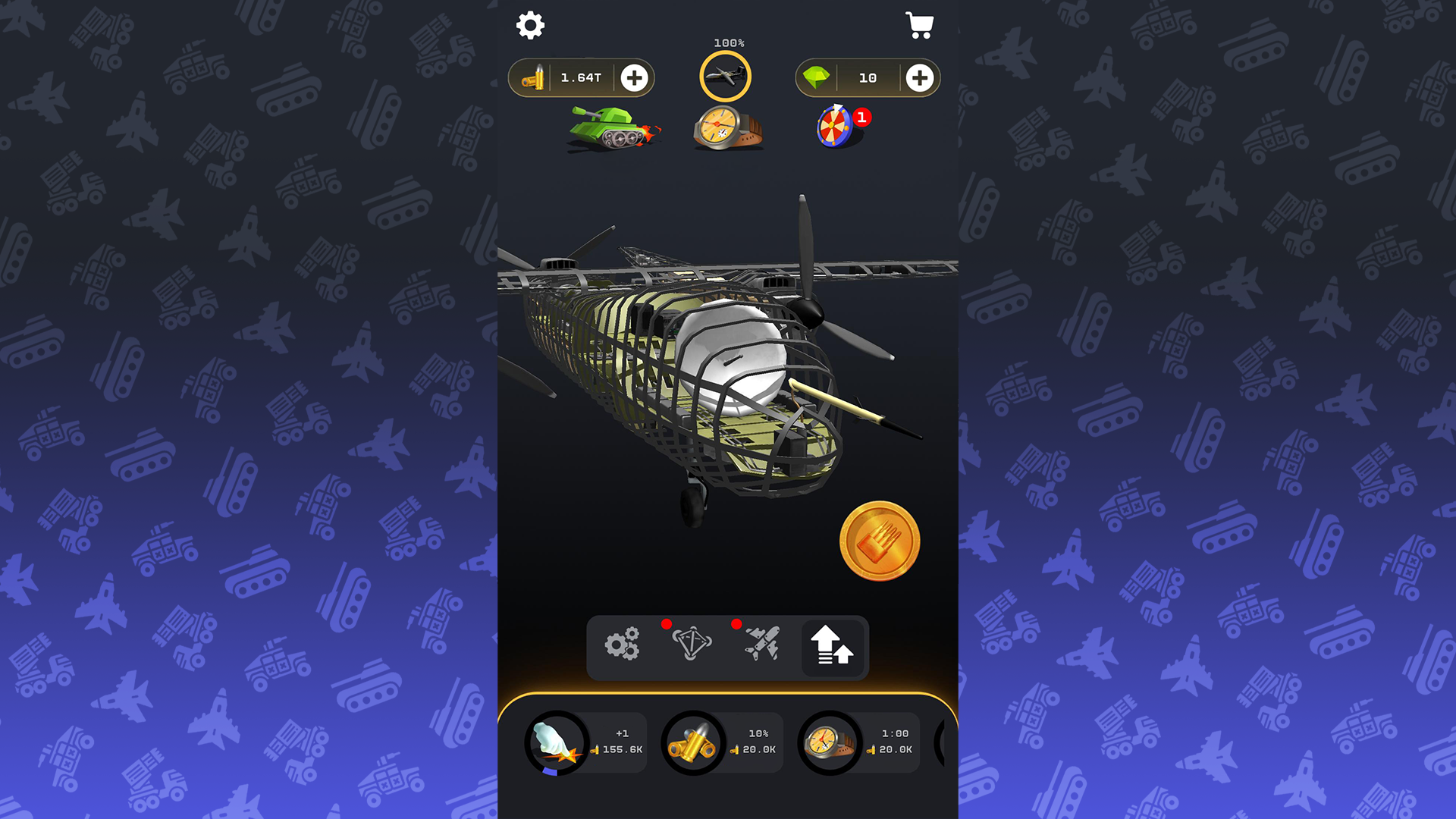The image size is (1456, 819).
Task: Activate the wristwatch time boost
Action: (x=728, y=125)
